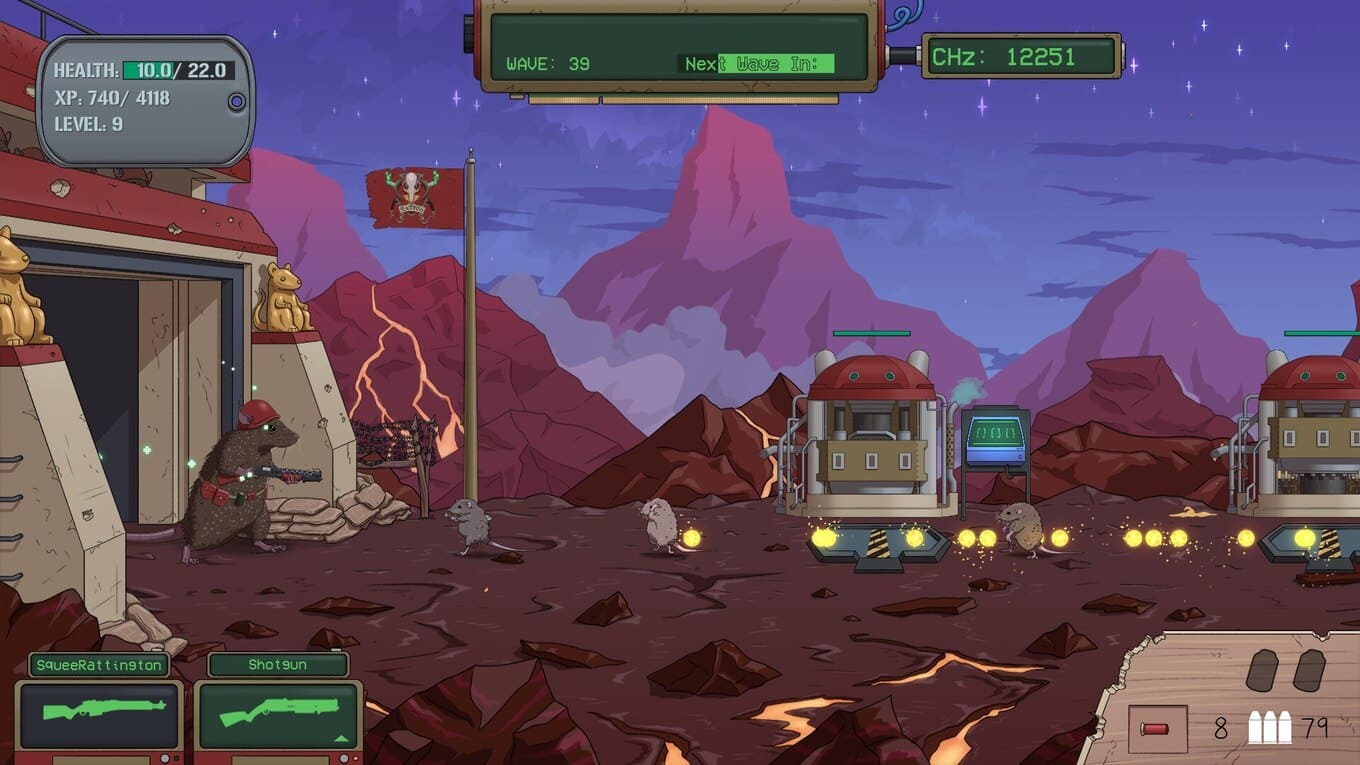Click the small arrow on the Shotgun panel

click(x=340, y=738)
